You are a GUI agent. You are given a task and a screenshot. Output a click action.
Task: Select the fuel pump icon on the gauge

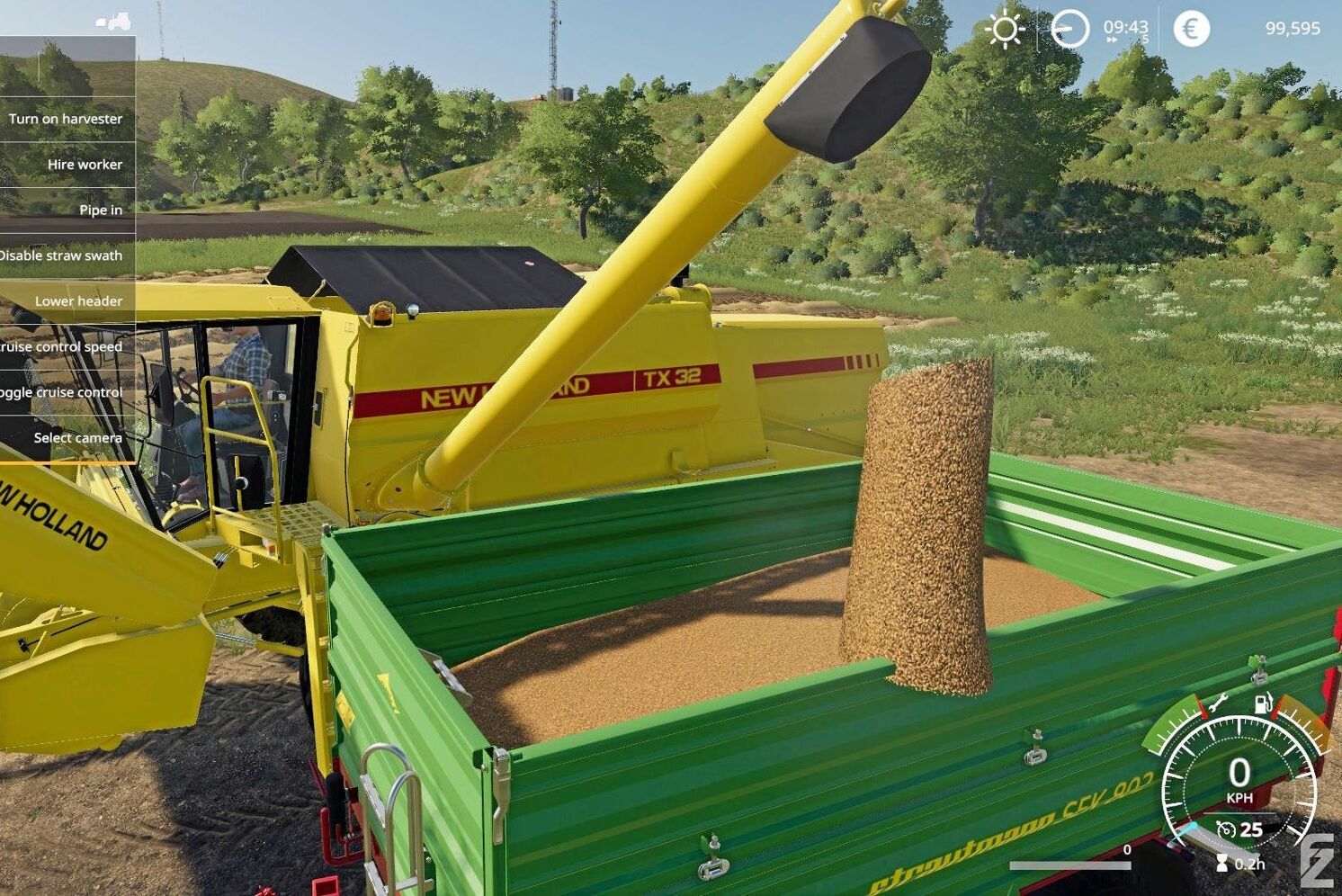(1263, 703)
